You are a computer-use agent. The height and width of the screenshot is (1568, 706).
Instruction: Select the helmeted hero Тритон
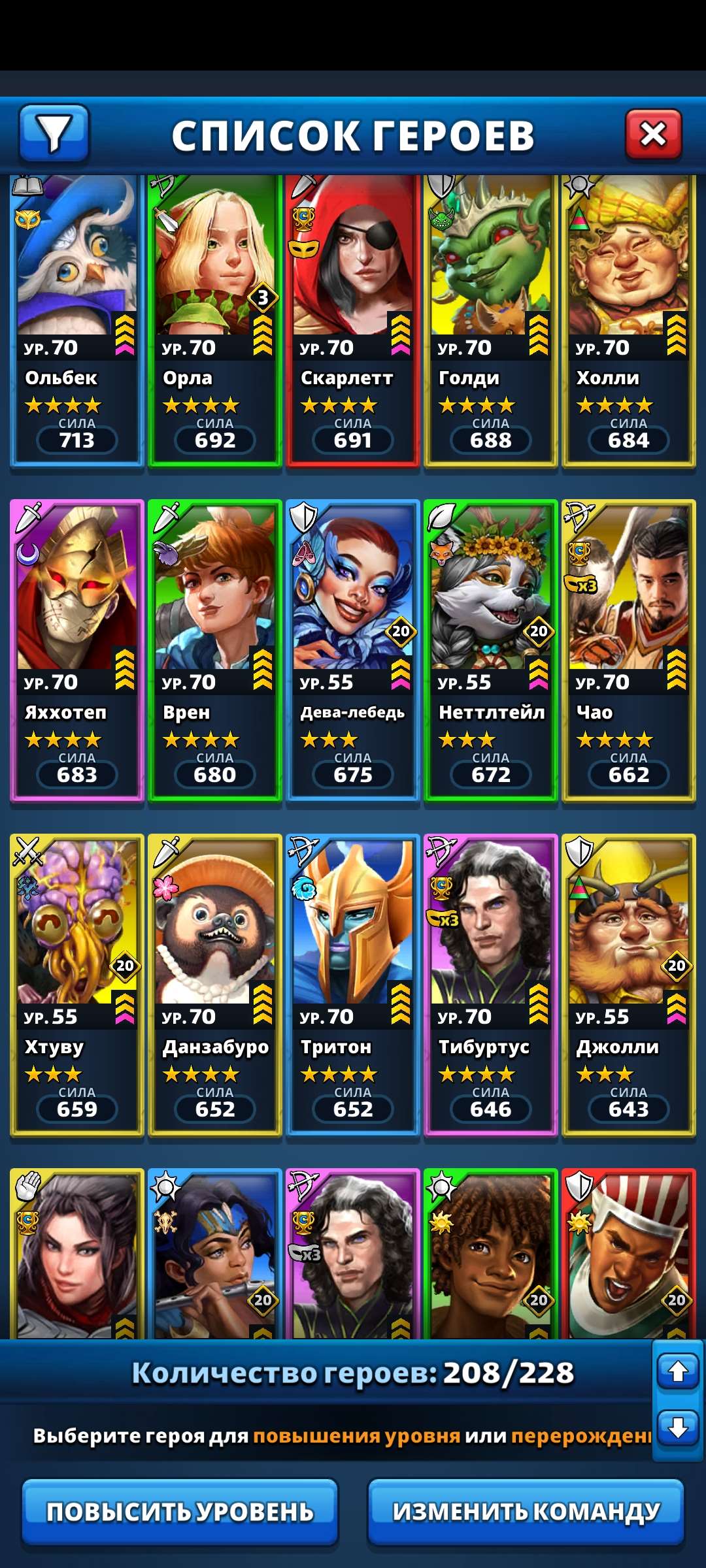click(x=352, y=985)
